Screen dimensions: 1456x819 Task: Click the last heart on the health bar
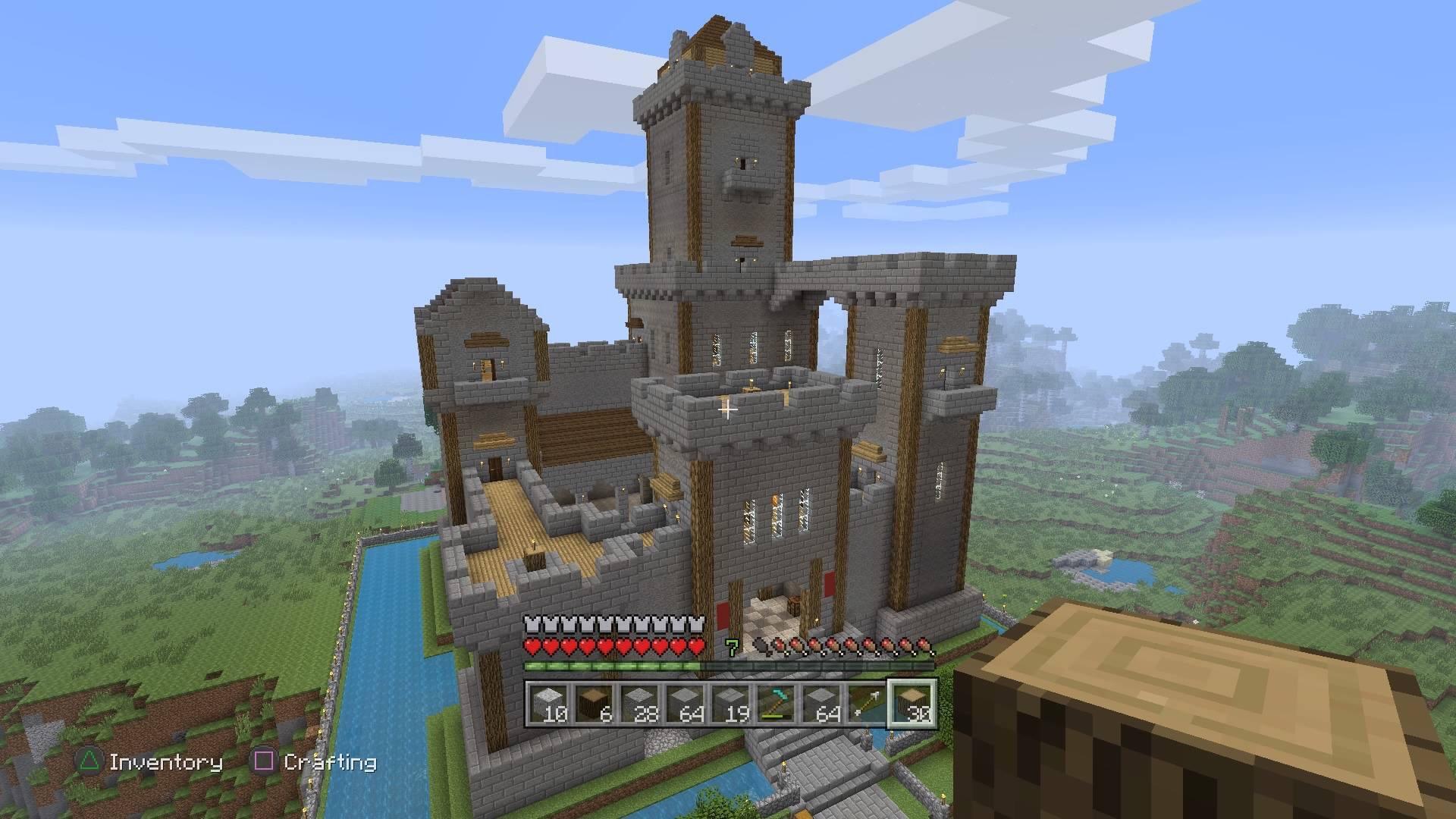[695, 648]
